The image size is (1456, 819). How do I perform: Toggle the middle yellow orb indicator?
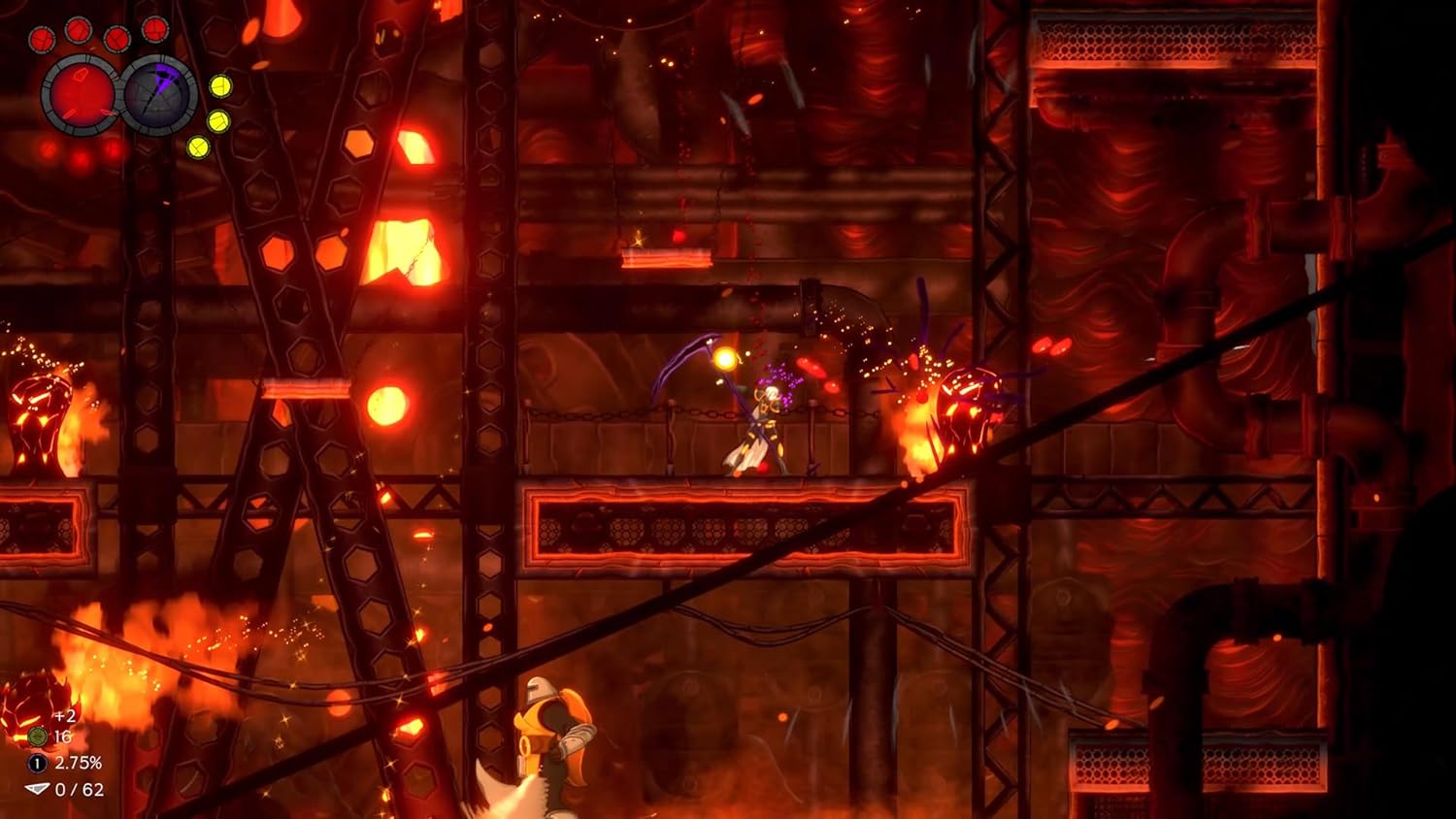[219, 121]
